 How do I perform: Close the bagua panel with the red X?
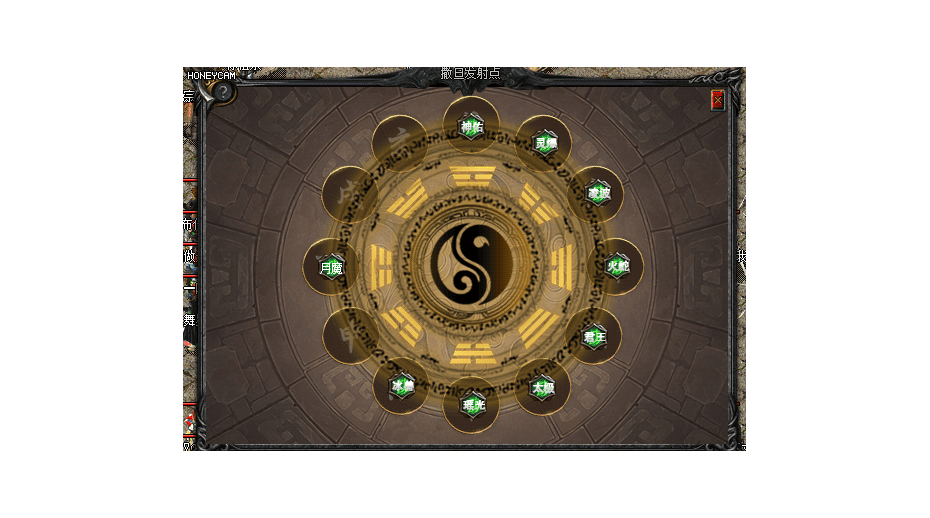tap(717, 100)
